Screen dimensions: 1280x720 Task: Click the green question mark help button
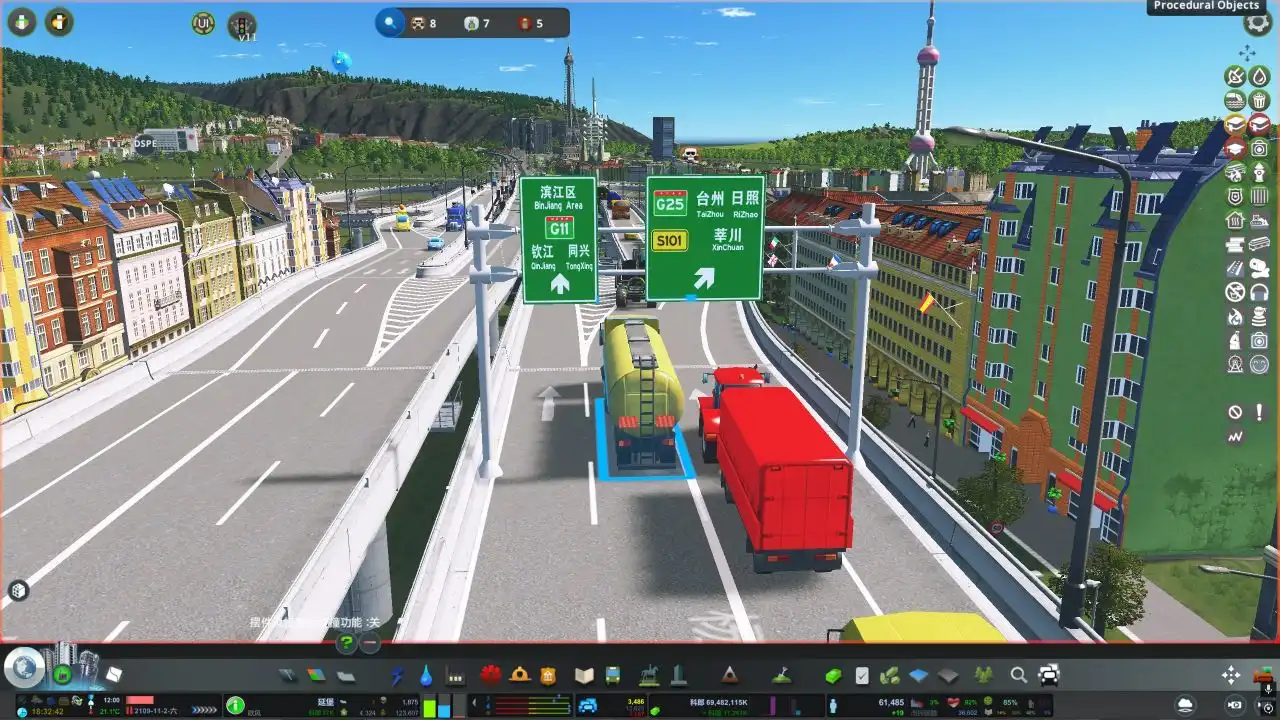pos(346,643)
